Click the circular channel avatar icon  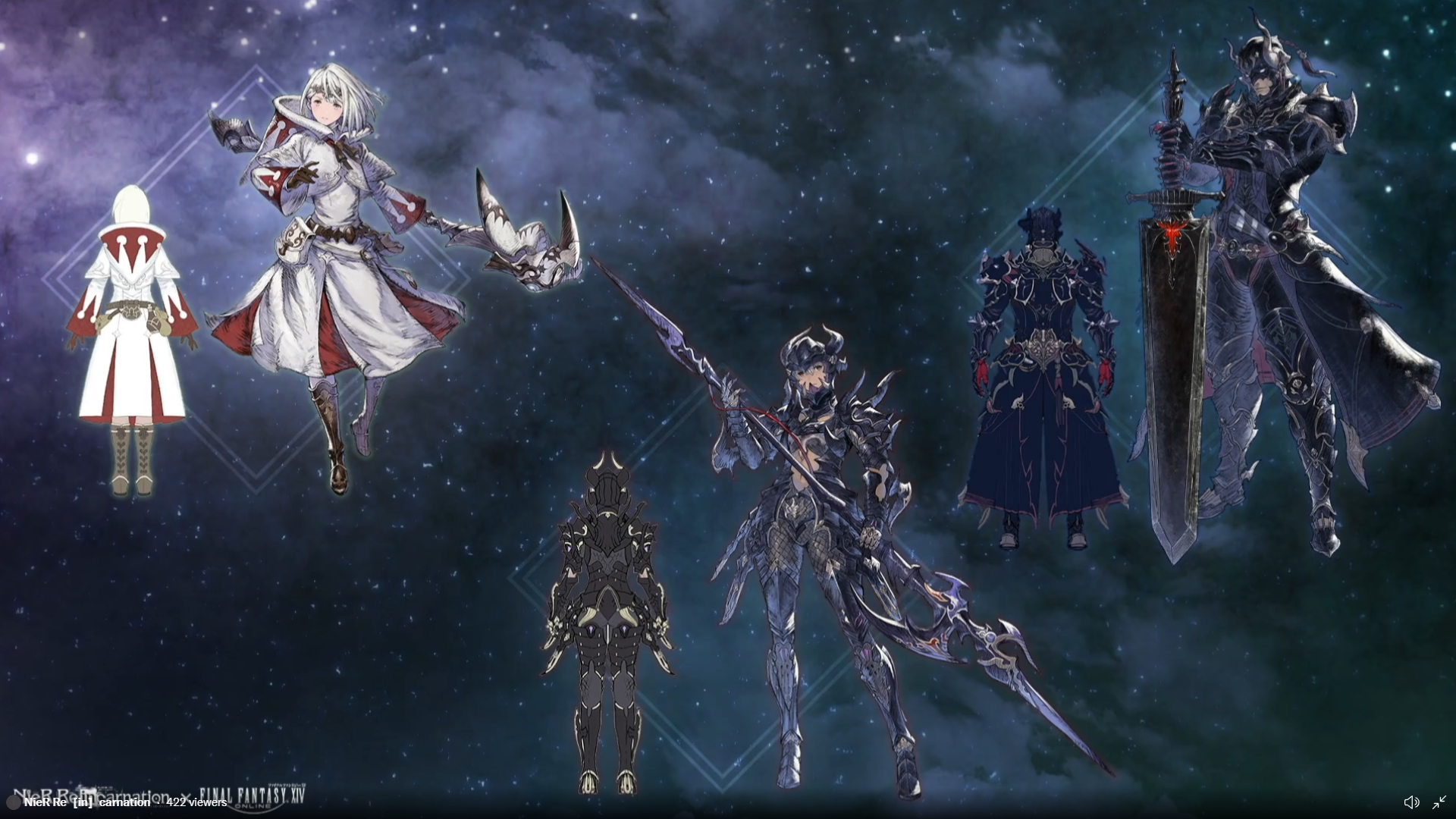(x=13, y=802)
